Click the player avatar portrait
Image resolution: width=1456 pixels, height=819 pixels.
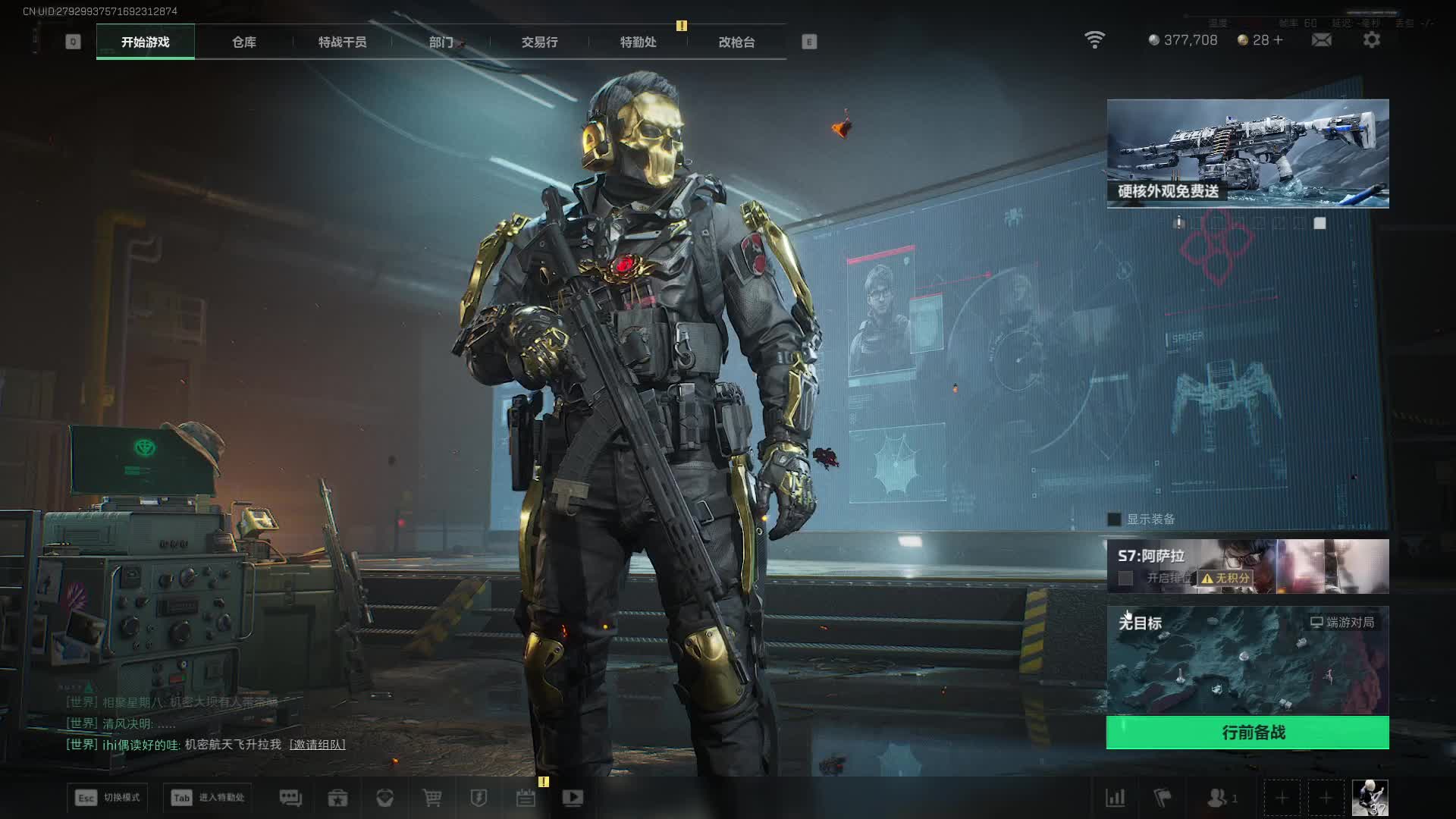[x=1370, y=798]
